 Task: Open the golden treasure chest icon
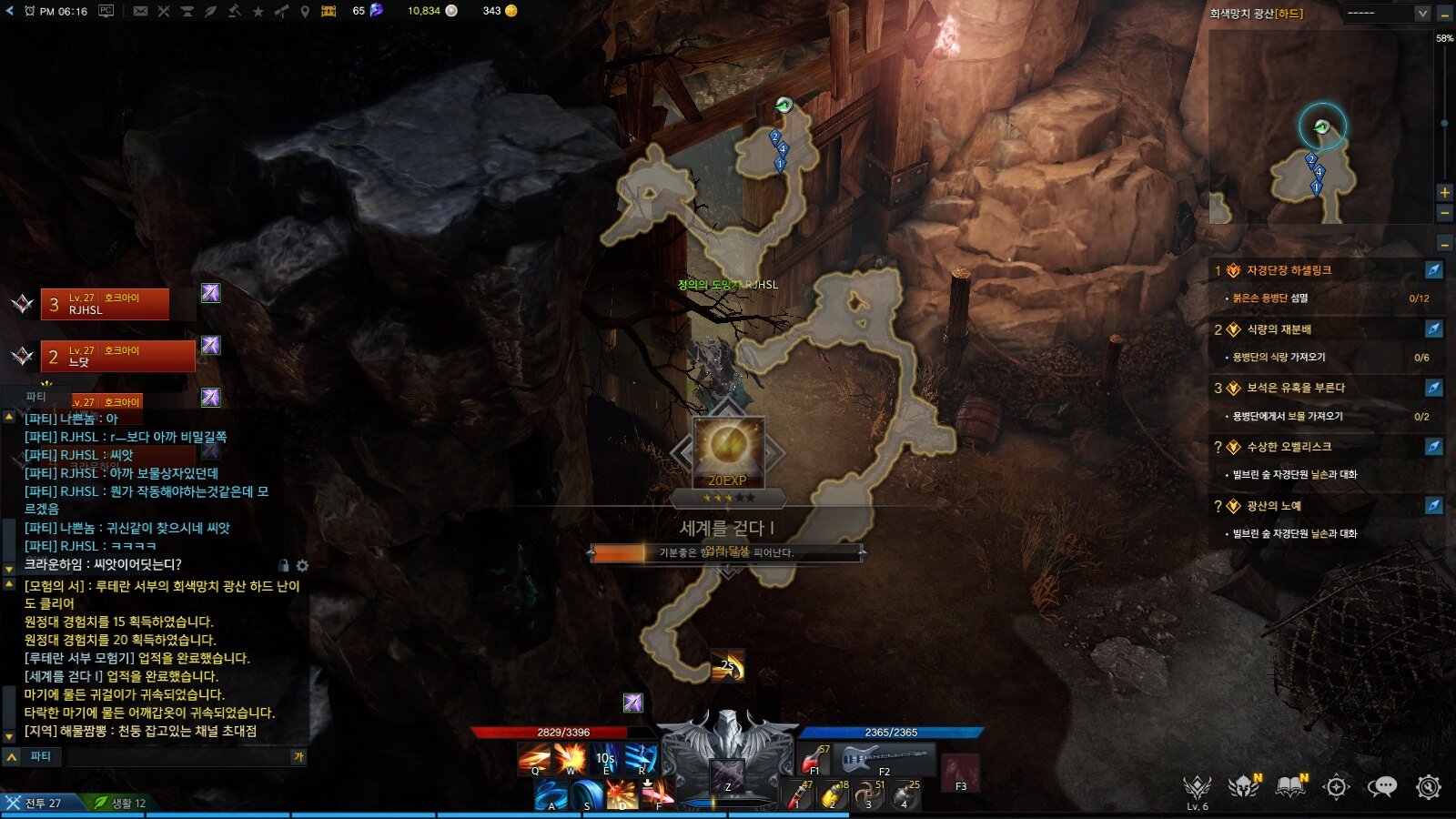(329, 11)
